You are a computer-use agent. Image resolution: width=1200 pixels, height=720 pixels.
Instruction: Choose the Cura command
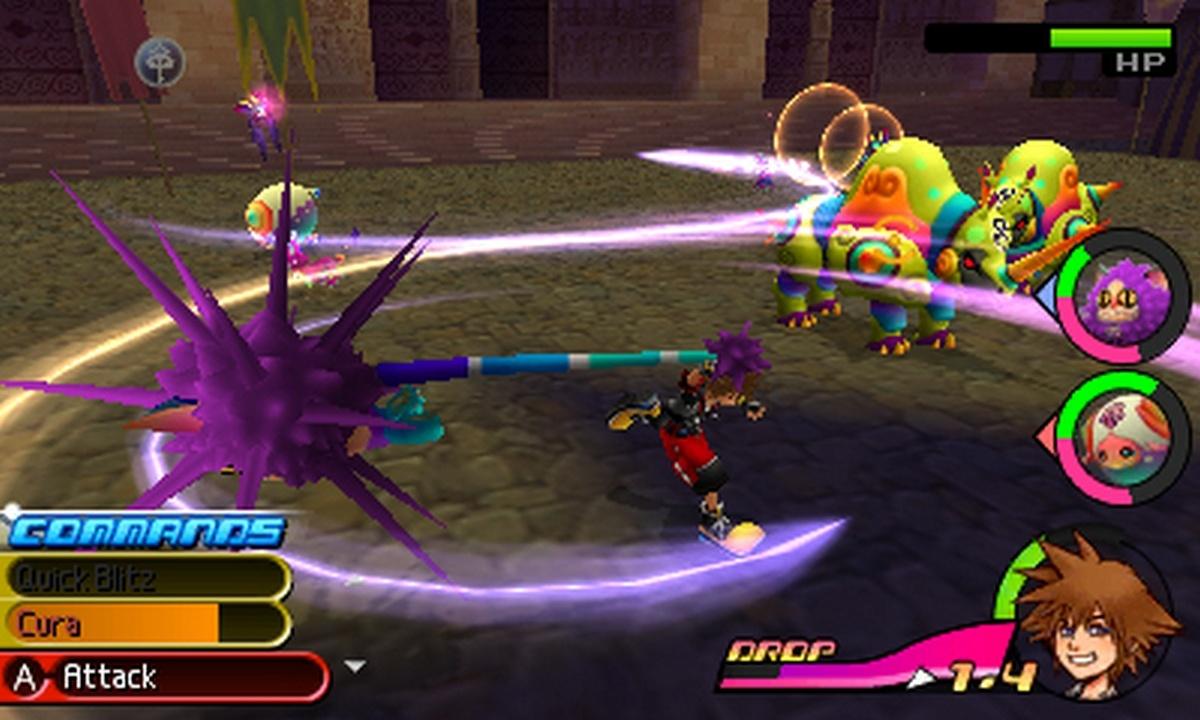pos(145,625)
